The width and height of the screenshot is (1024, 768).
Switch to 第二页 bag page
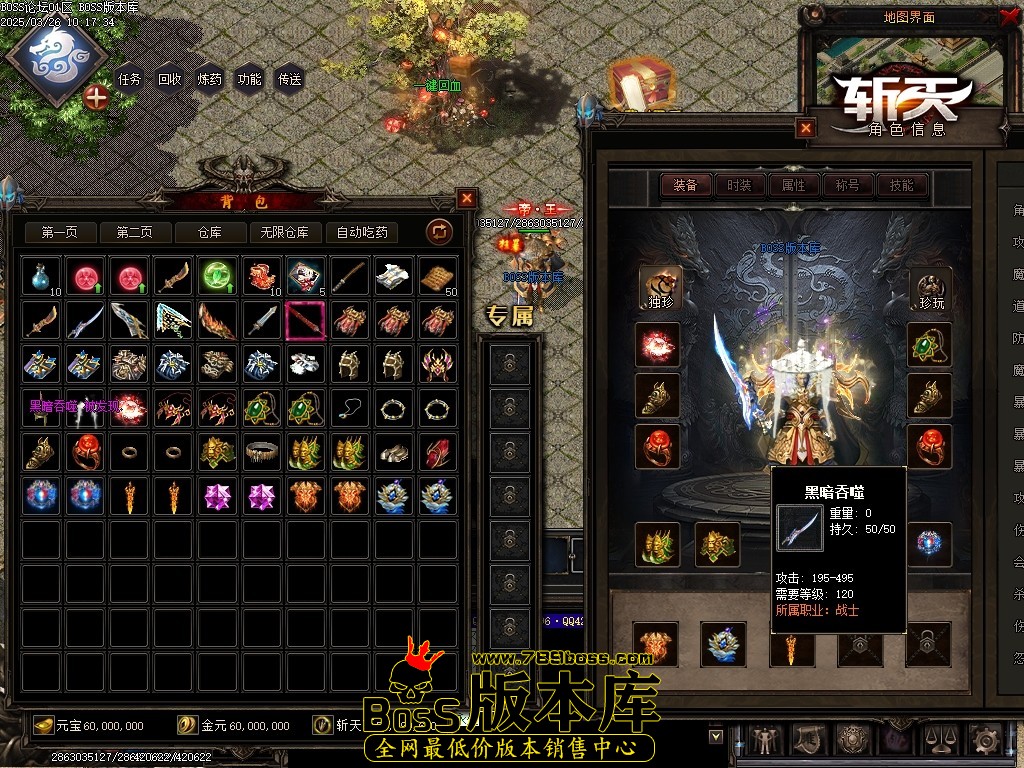coord(134,233)
